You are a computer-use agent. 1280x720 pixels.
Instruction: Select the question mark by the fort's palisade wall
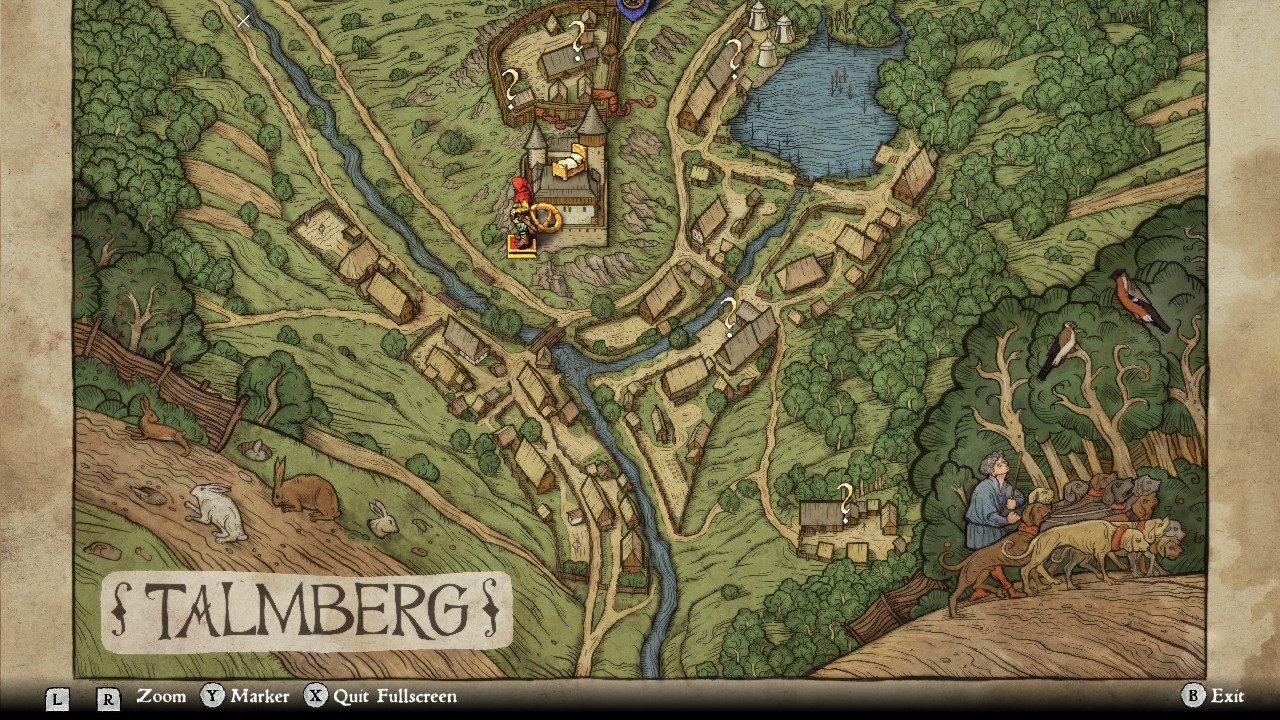[510, 88]
